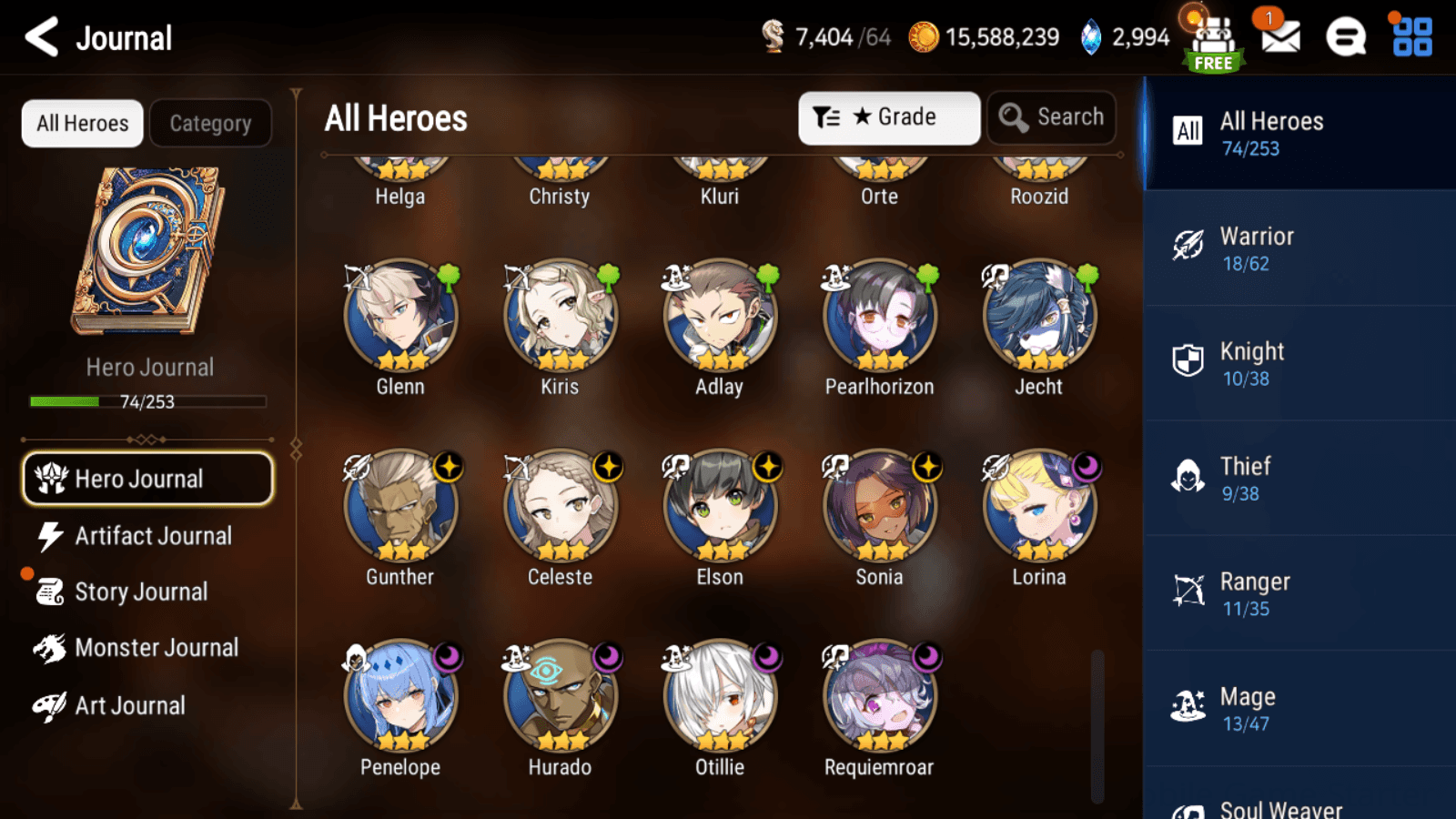Click the Hero Journal 74/253 progress bar
This screenshot has width=1456, height=819.
(148, 400)
